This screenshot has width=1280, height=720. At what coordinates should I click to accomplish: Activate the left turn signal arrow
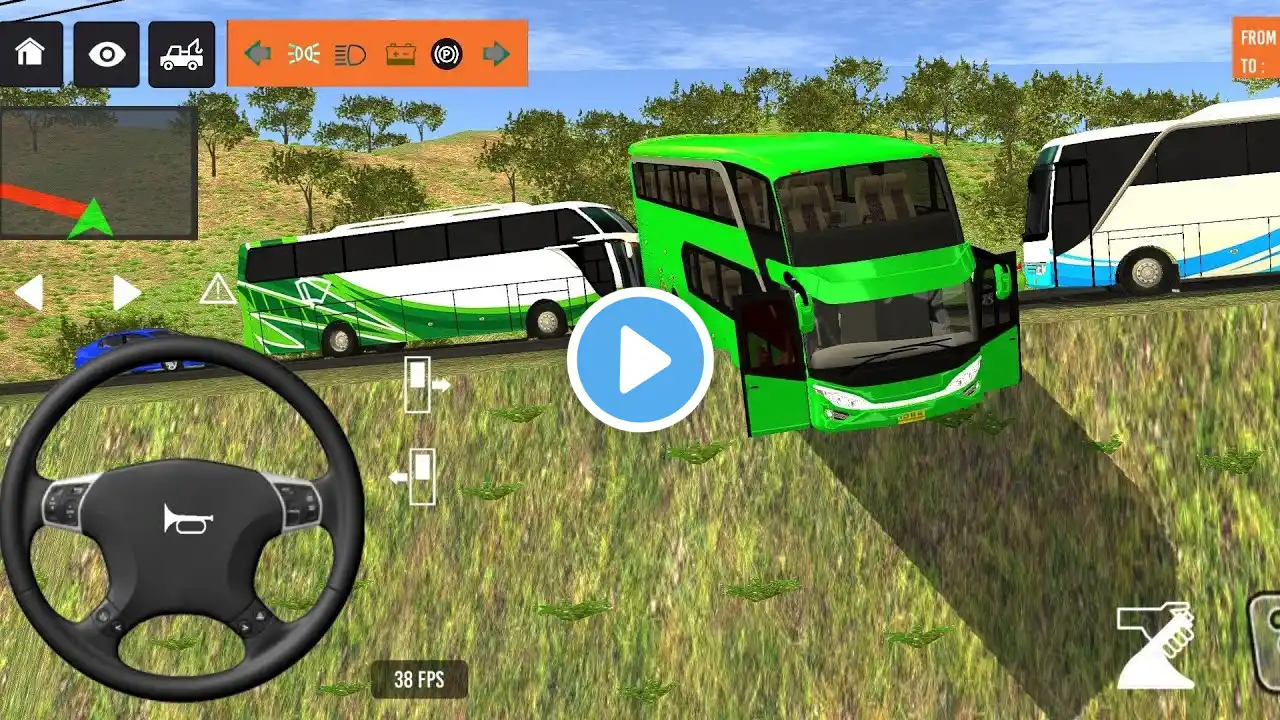tap(258, 54)
